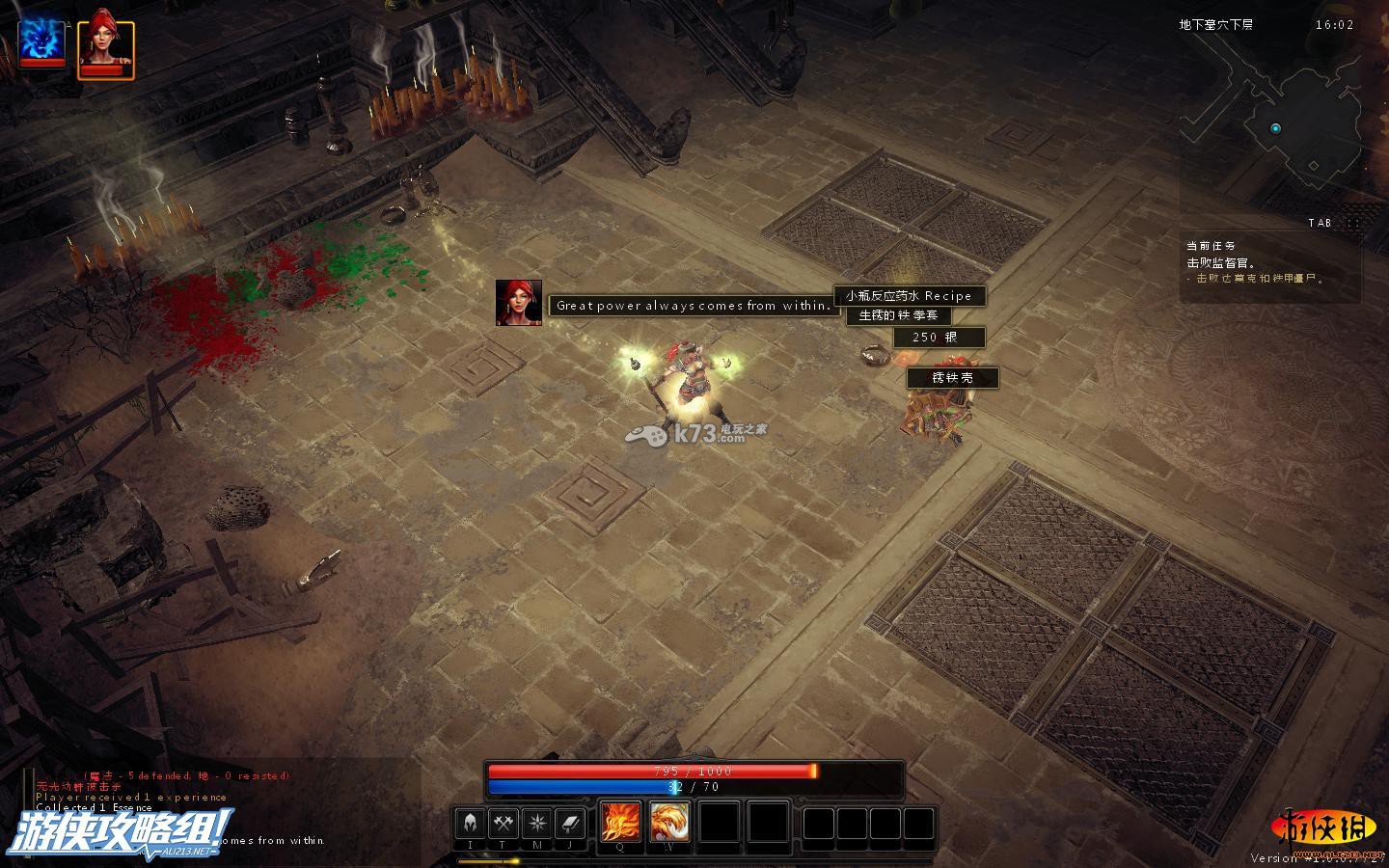Image resolution: width=1389 pixels, height=868 pixels.
Task: Open the journal book icon
Action: (x=570, y=823)
